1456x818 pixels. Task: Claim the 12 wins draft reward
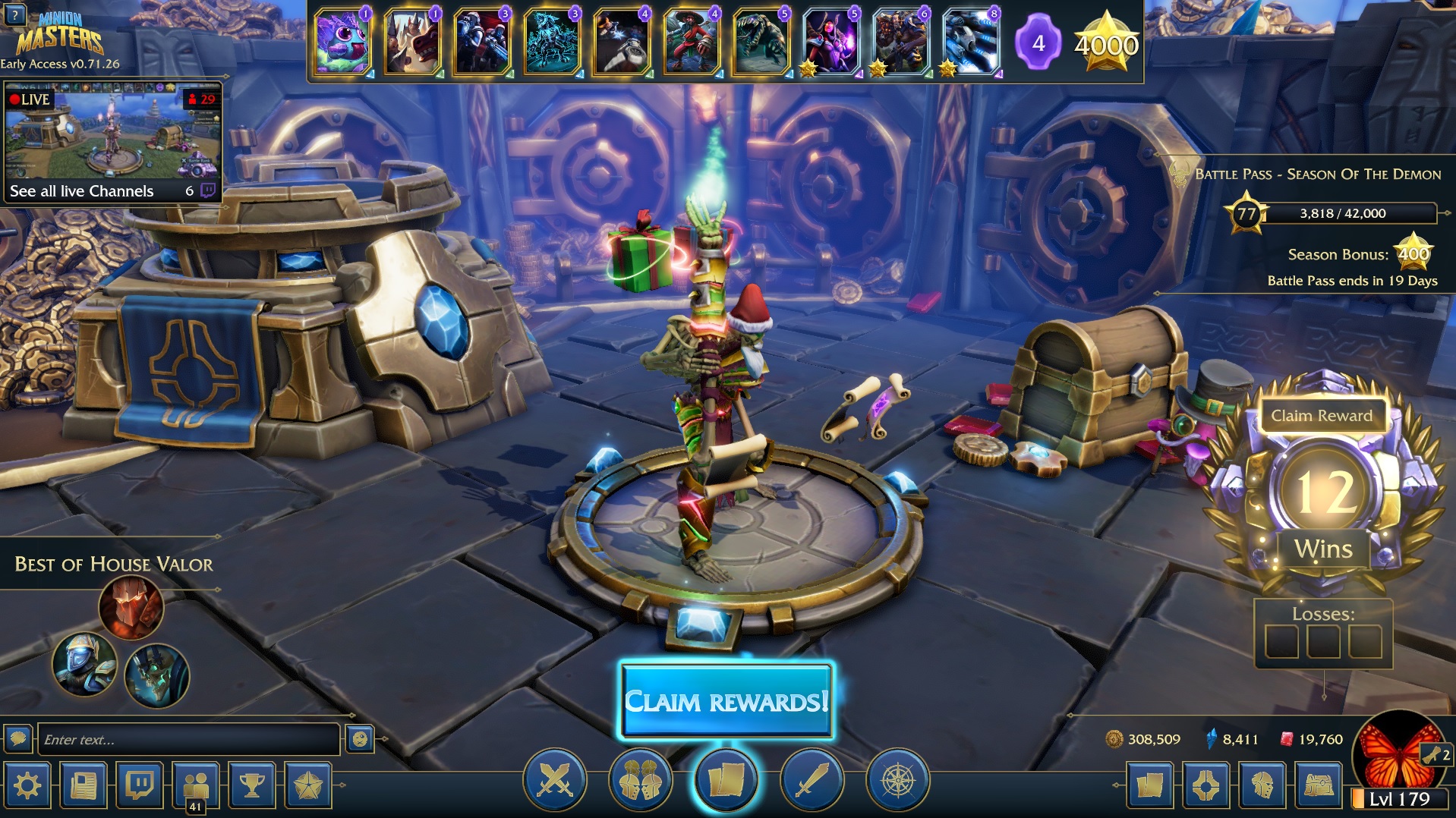(x=1321, y=416)
